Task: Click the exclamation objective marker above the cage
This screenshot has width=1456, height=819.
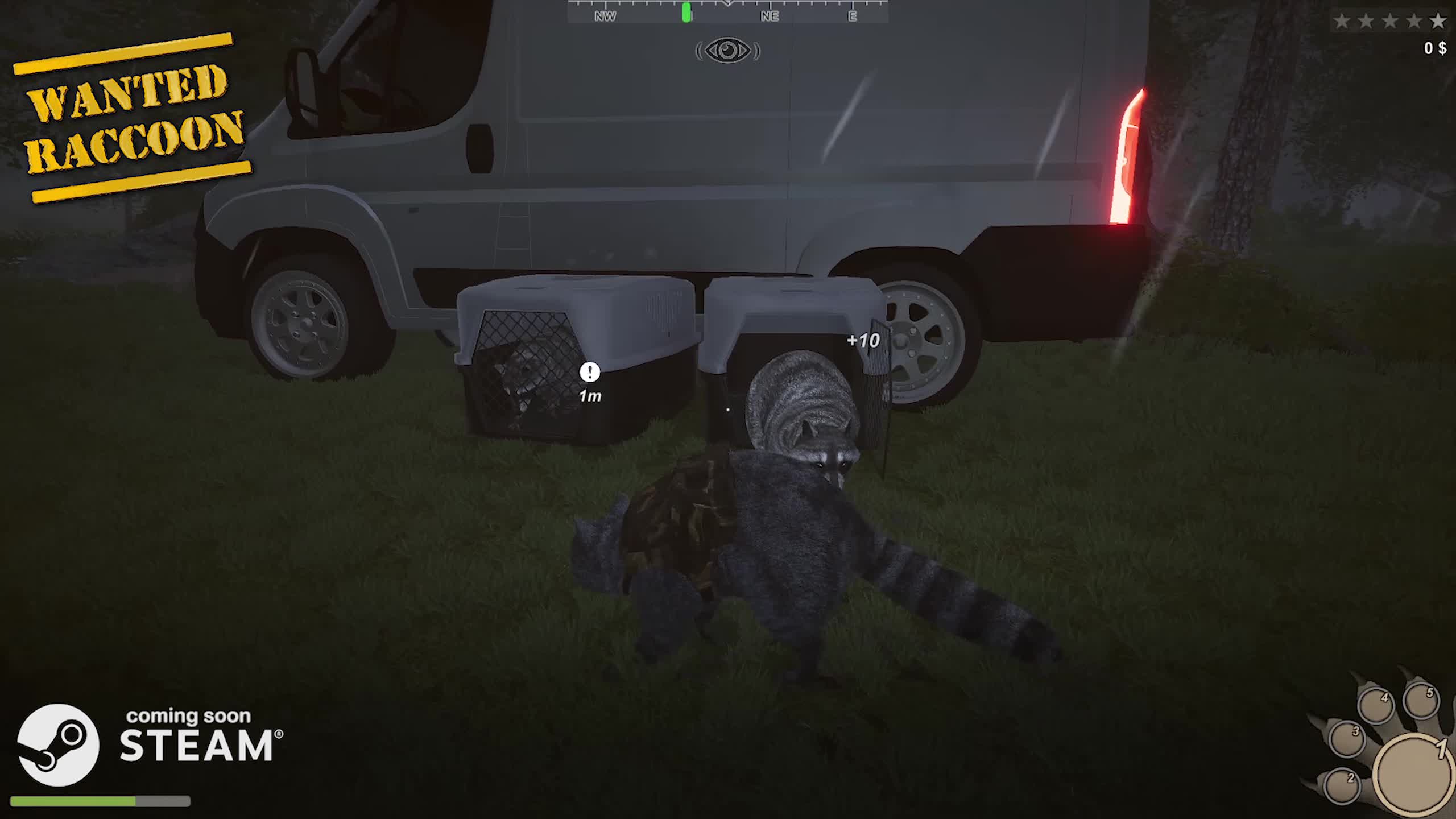Action: click(x=589, y=373)
